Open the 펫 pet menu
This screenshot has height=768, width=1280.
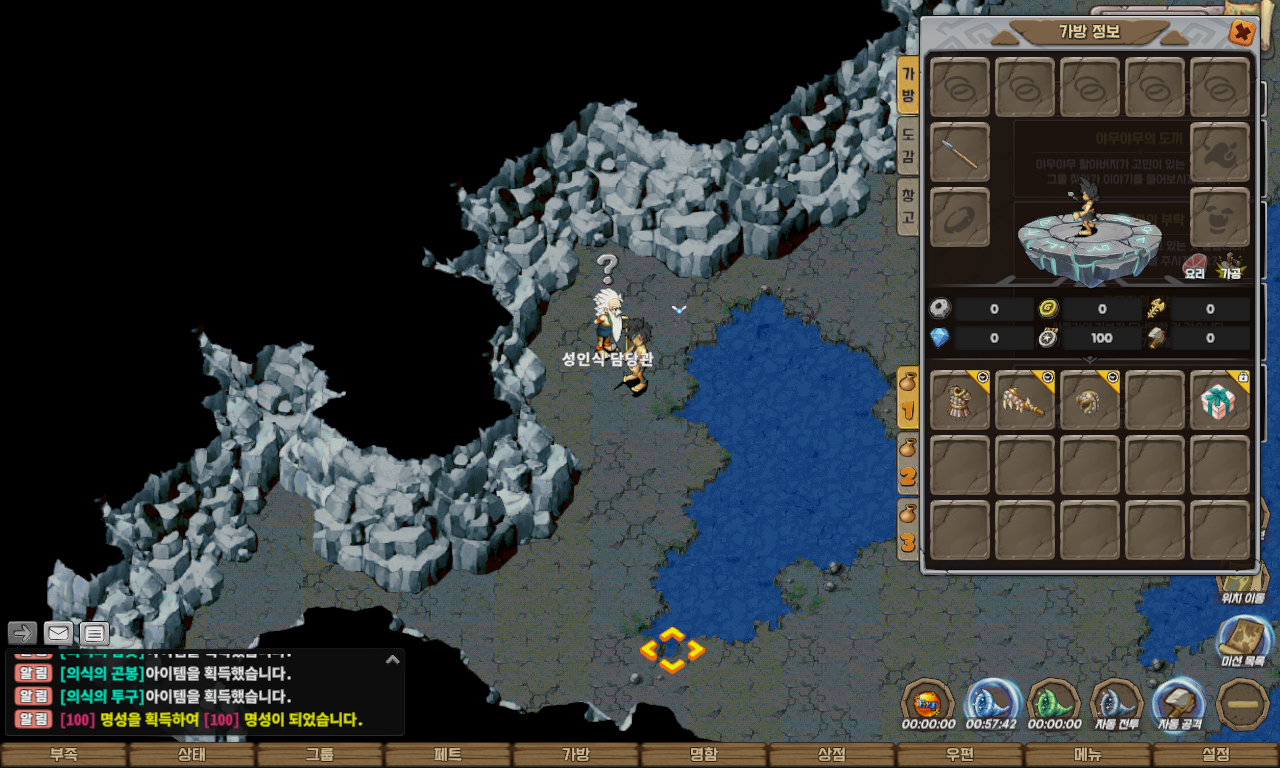coord(448,755)
